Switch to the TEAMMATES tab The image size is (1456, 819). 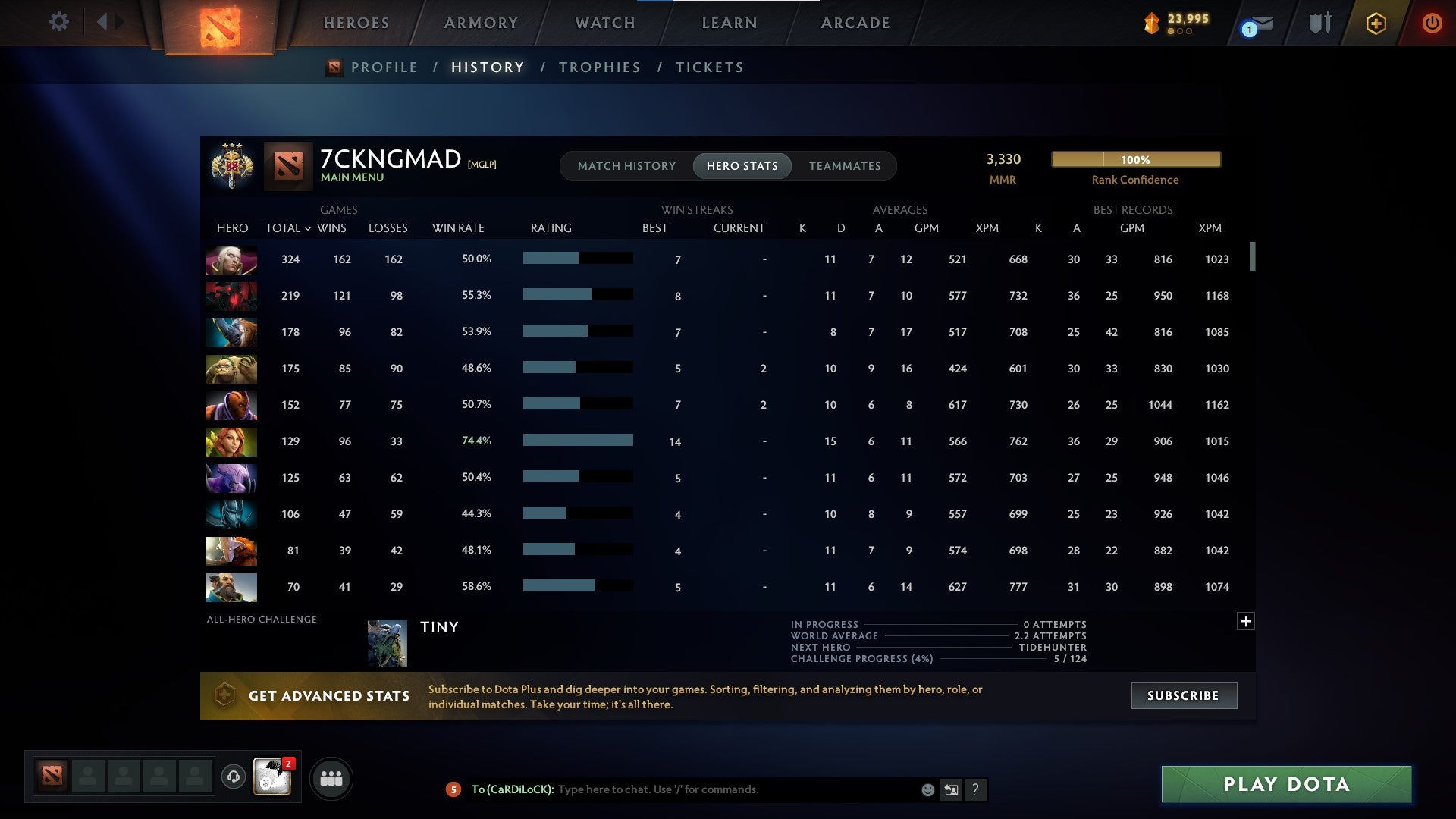tap(844, 165)
